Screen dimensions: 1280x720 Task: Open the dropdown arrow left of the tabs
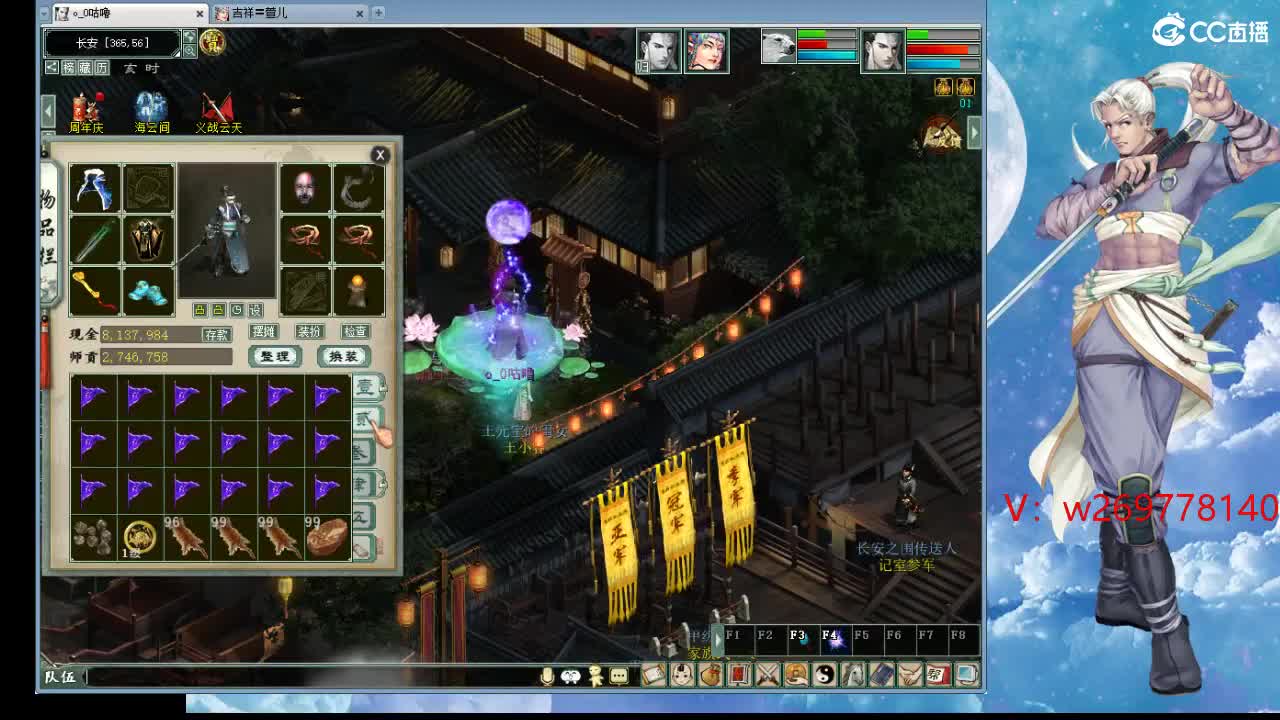coord(45,13)
